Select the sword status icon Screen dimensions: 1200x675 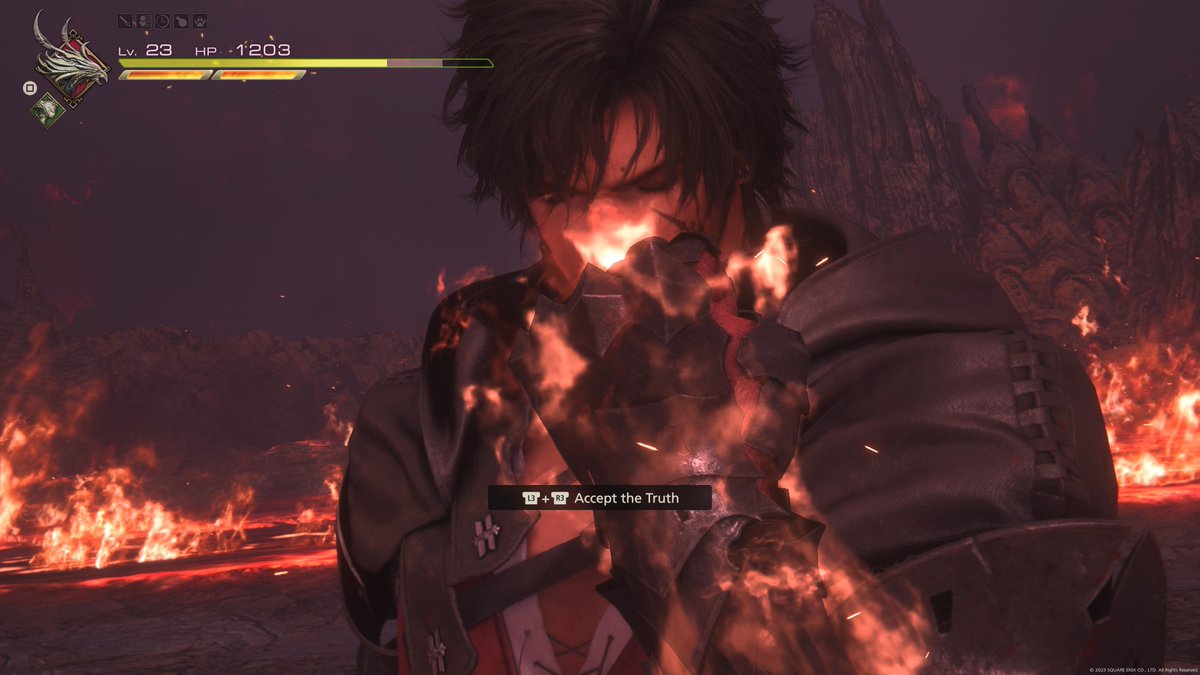[x=125, y=20]
